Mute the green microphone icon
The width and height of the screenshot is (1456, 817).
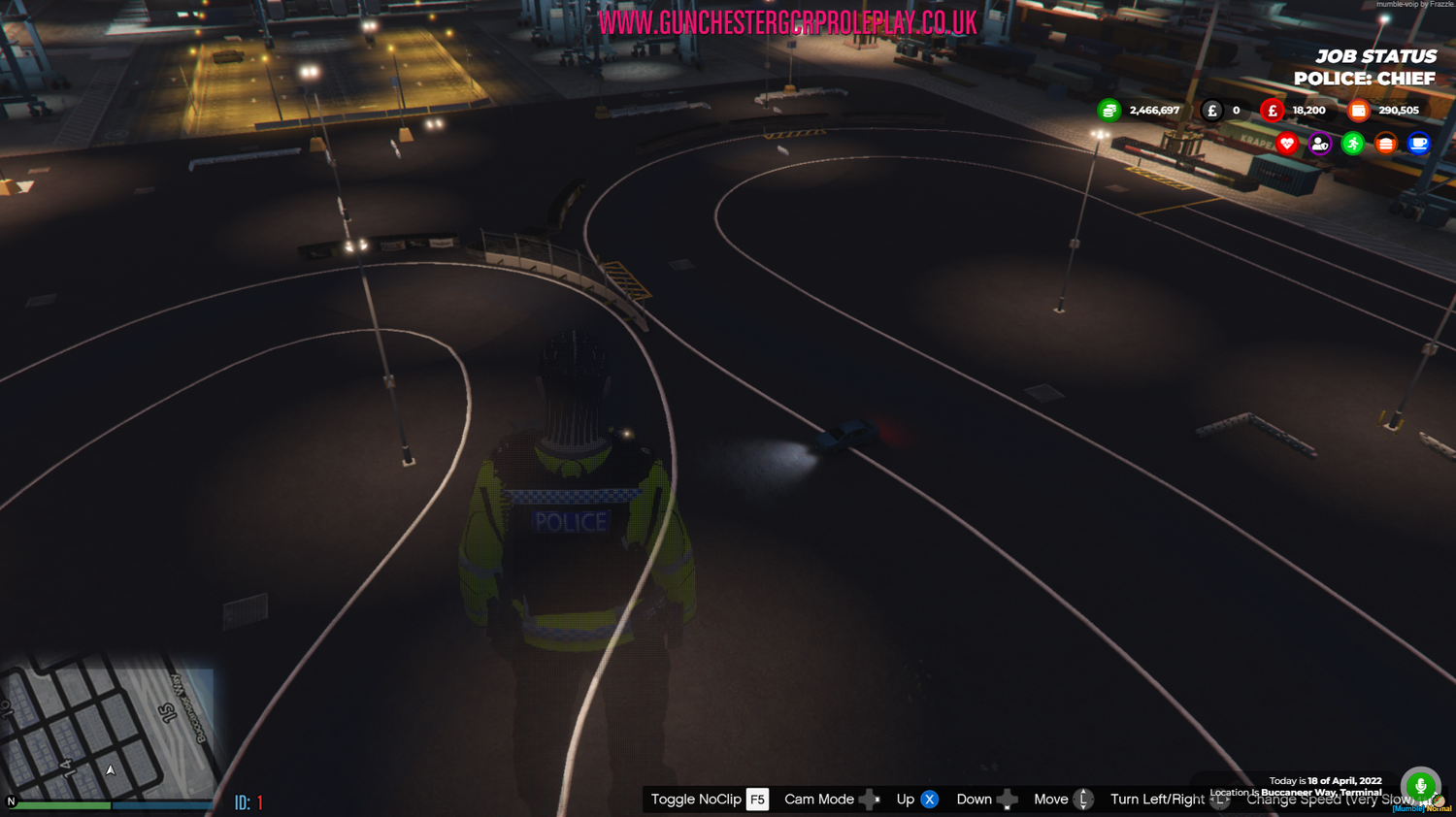[1421, 785]
